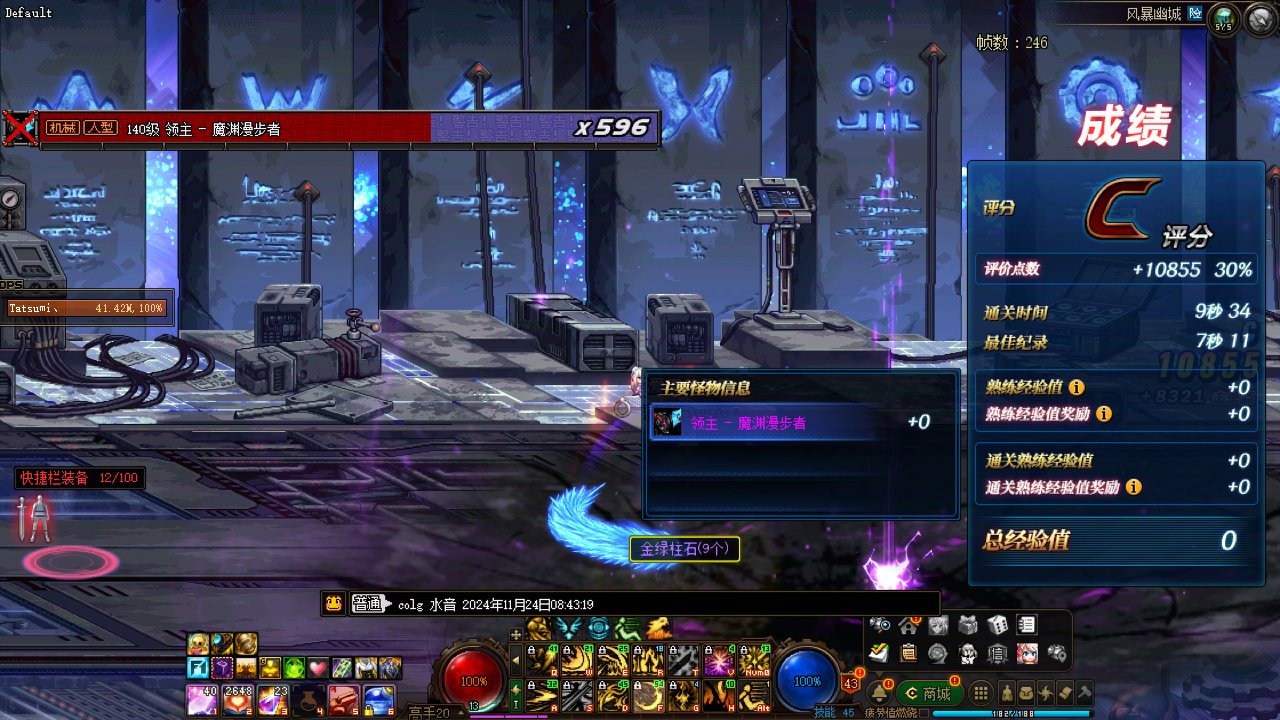Click the 5/5 orb icon at top right
The image size is (1280, 720).
pyautogui.click(x=1223, y=17)
